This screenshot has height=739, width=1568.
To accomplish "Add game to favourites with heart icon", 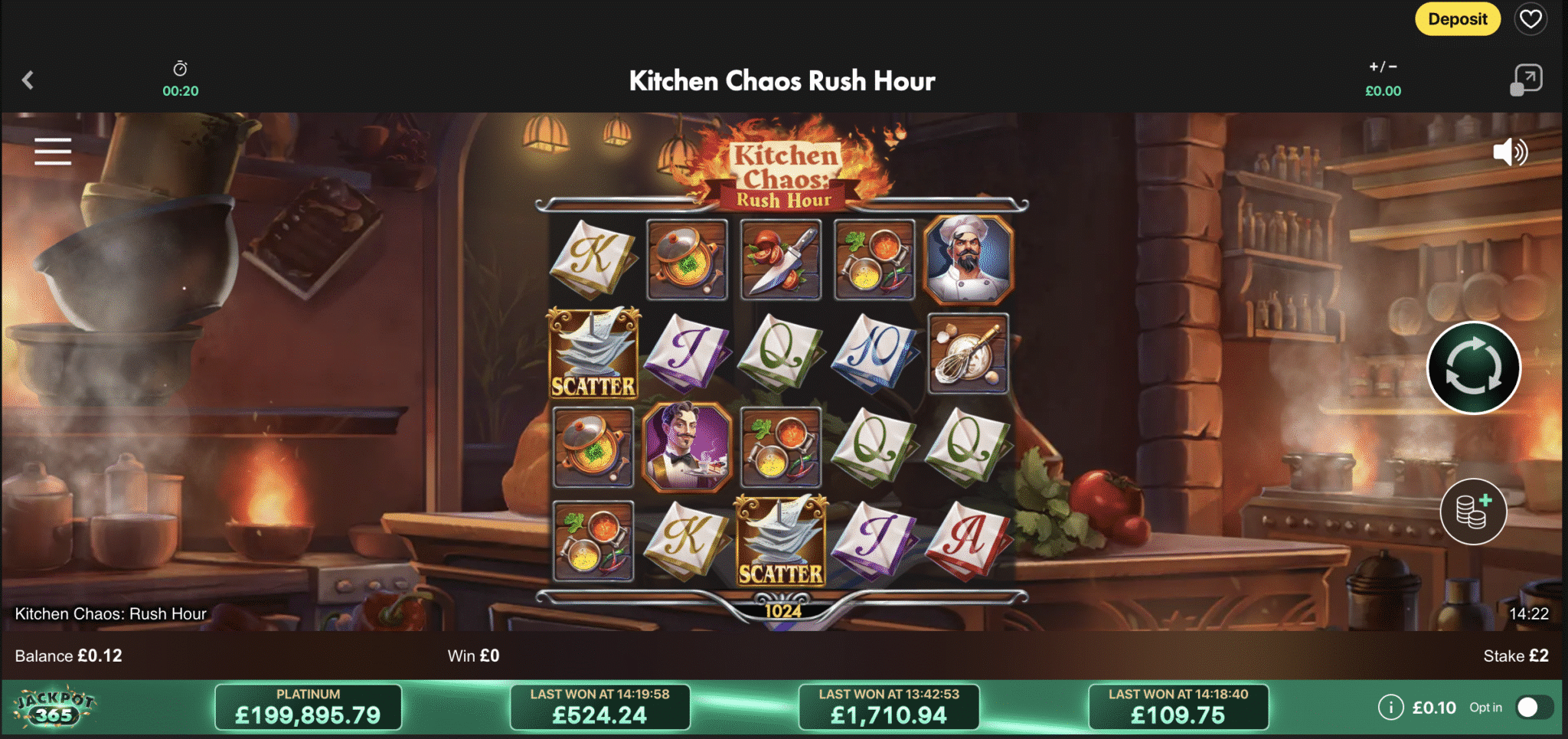I will (x=1530, y=19).
